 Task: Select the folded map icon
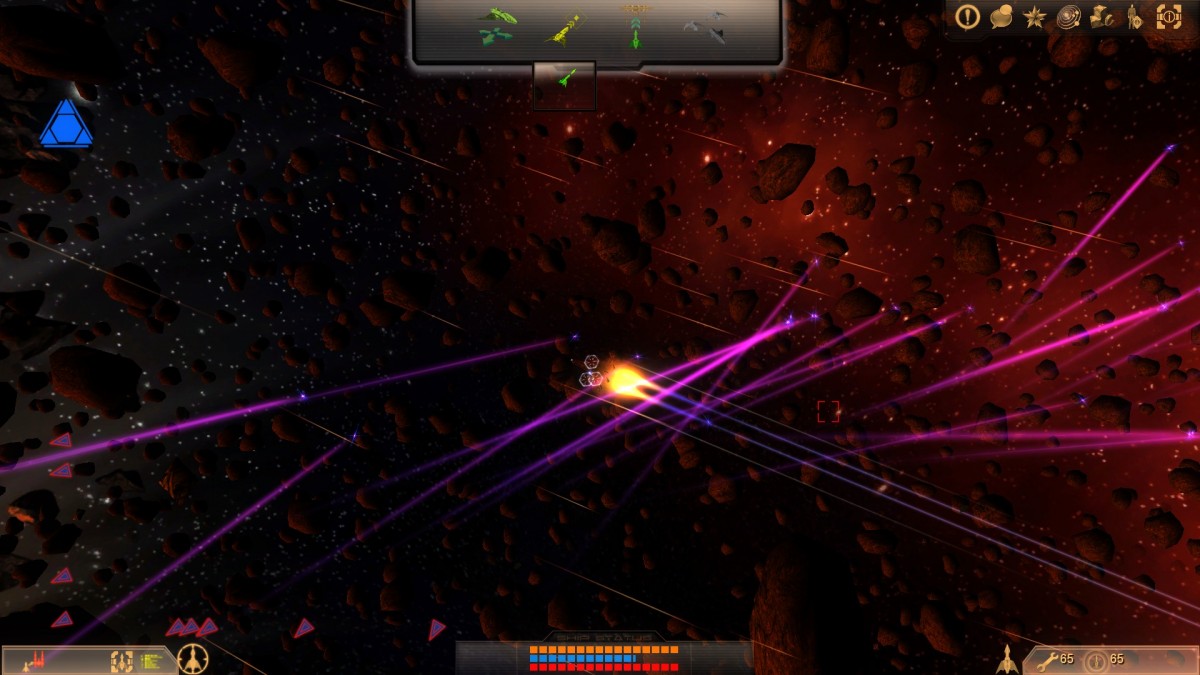coord(1103,16)
